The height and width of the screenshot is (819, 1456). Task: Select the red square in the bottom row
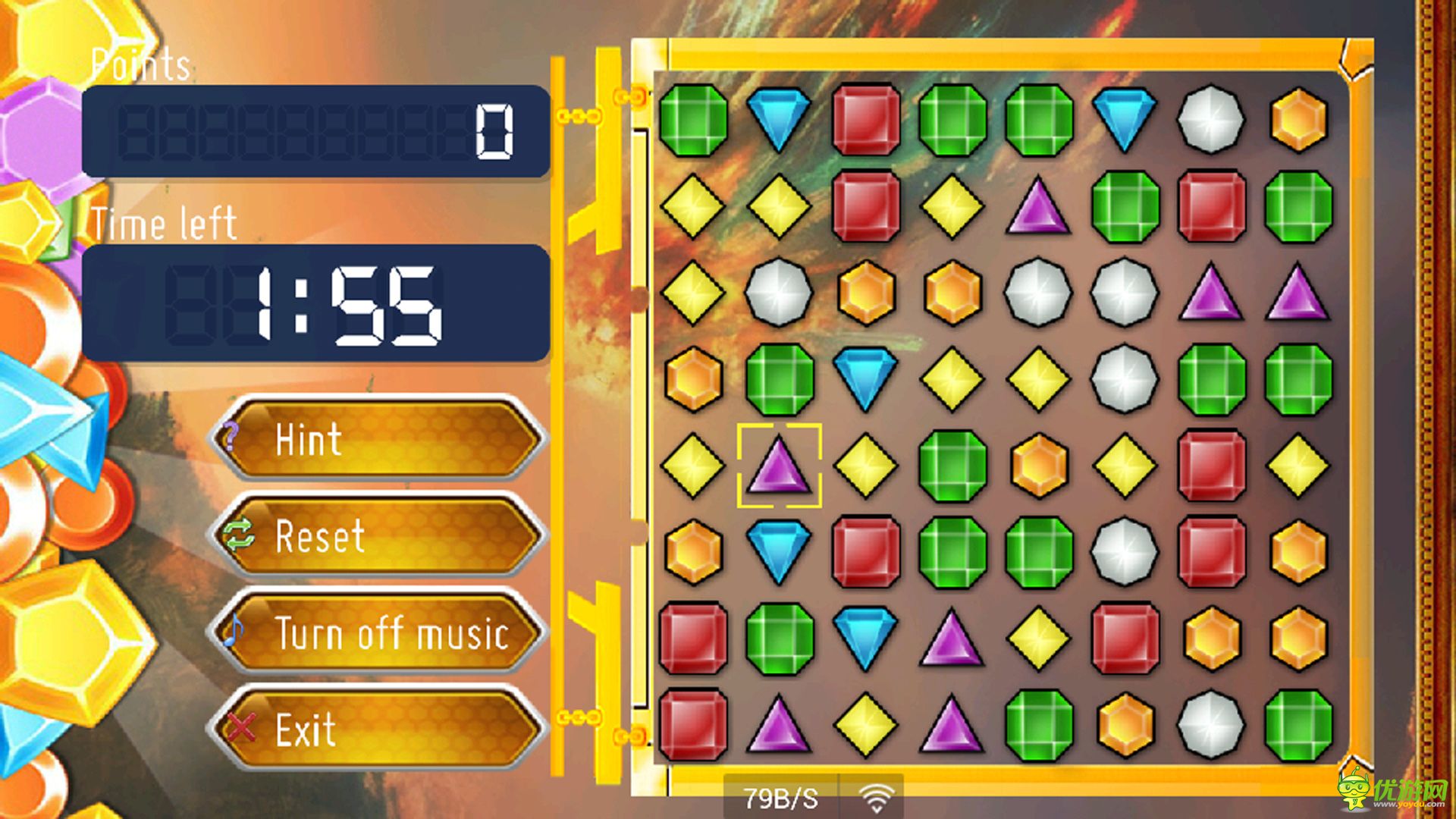pyautogui.click(x=693, y=723)
